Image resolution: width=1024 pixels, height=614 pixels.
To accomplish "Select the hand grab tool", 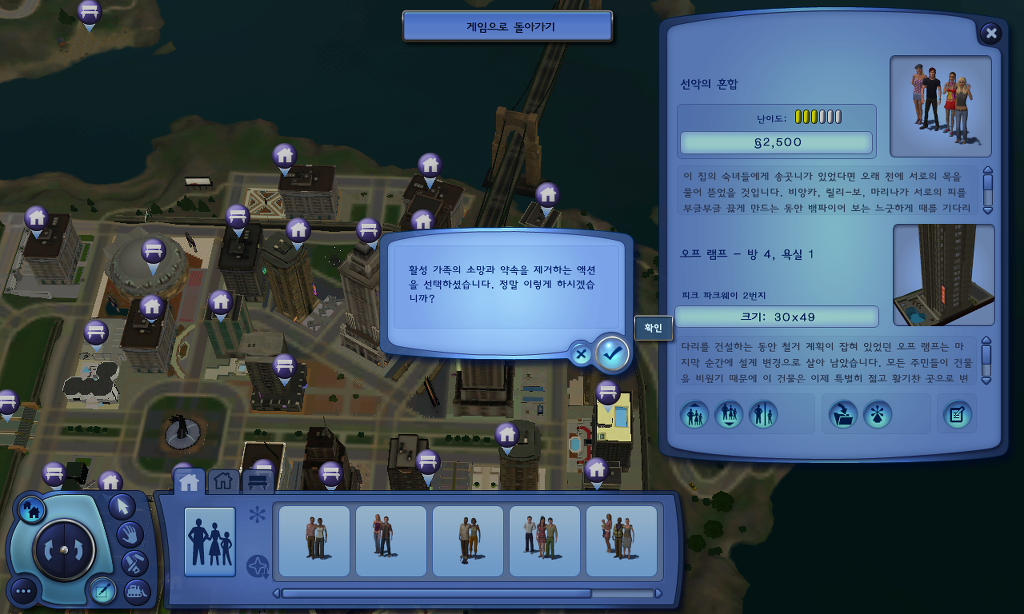I will (x=131, y=533).
